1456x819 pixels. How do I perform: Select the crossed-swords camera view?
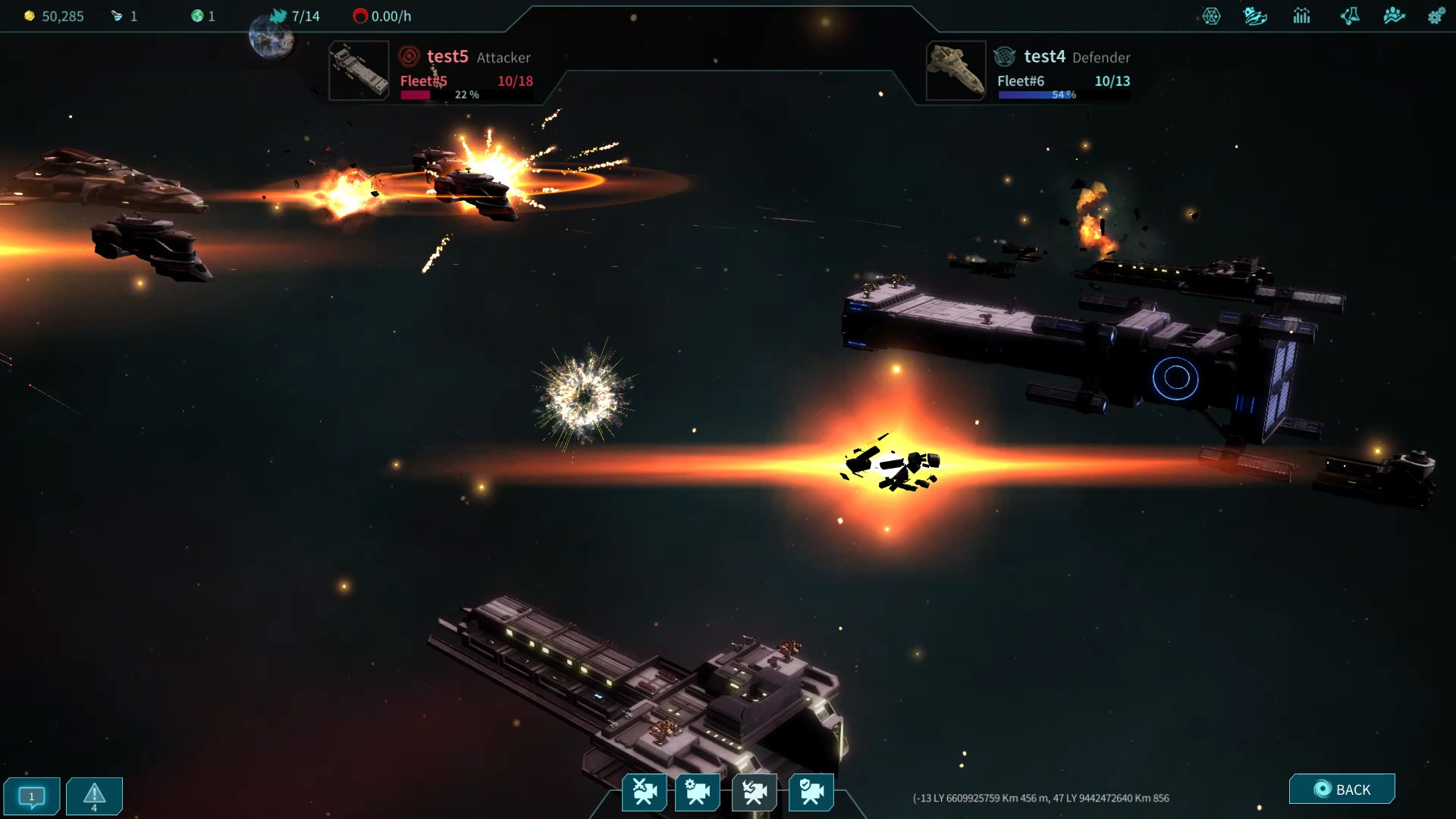(645, 792)
